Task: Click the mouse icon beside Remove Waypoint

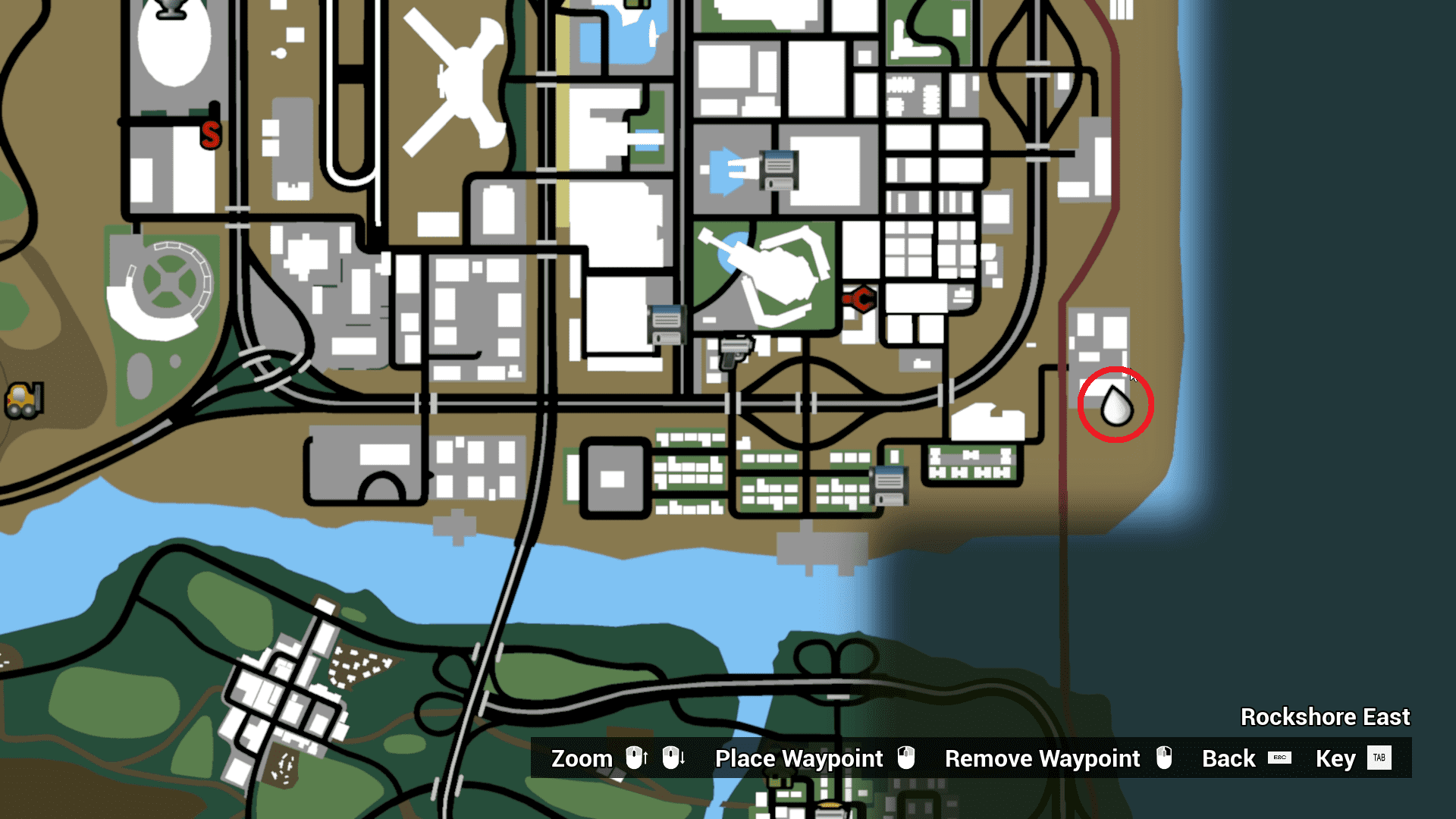Action: [x=1164, y=758]
